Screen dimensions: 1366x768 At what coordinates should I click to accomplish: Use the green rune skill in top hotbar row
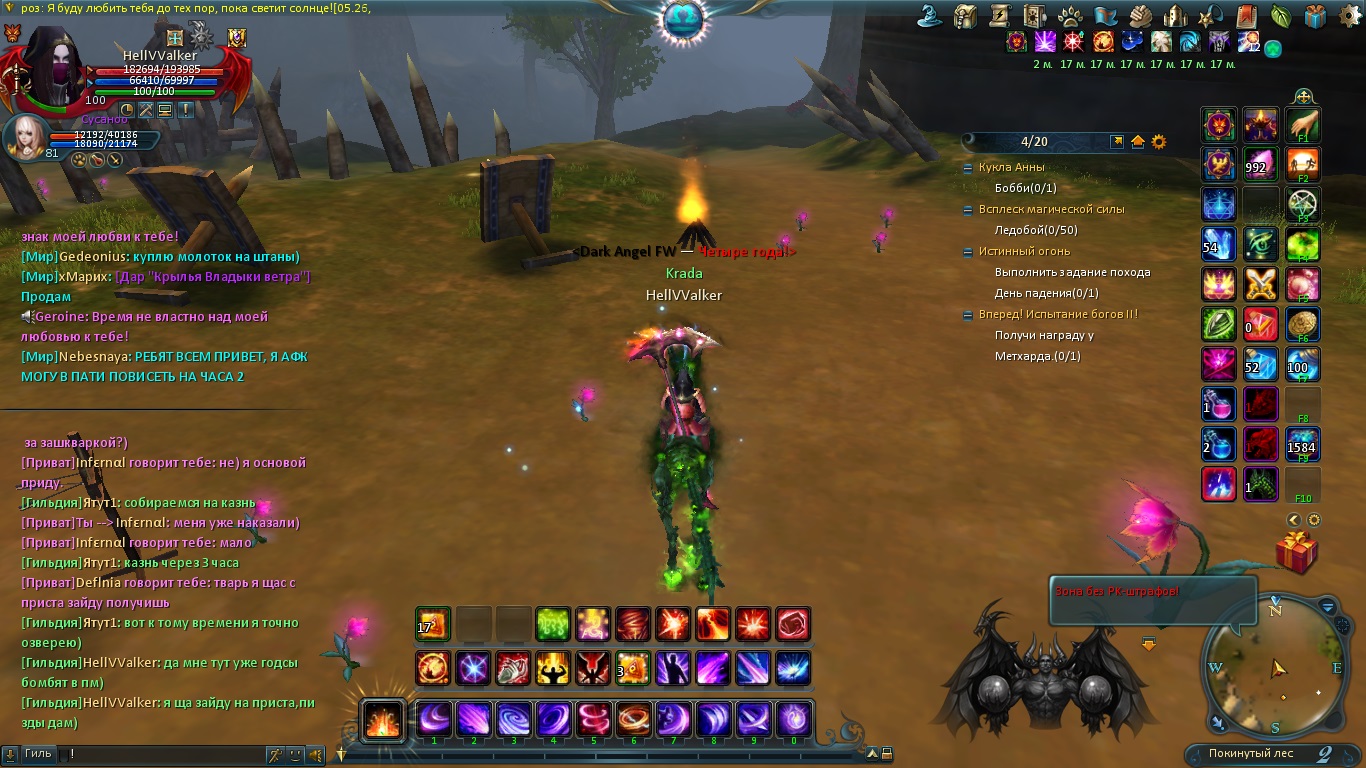pos(553,624)
